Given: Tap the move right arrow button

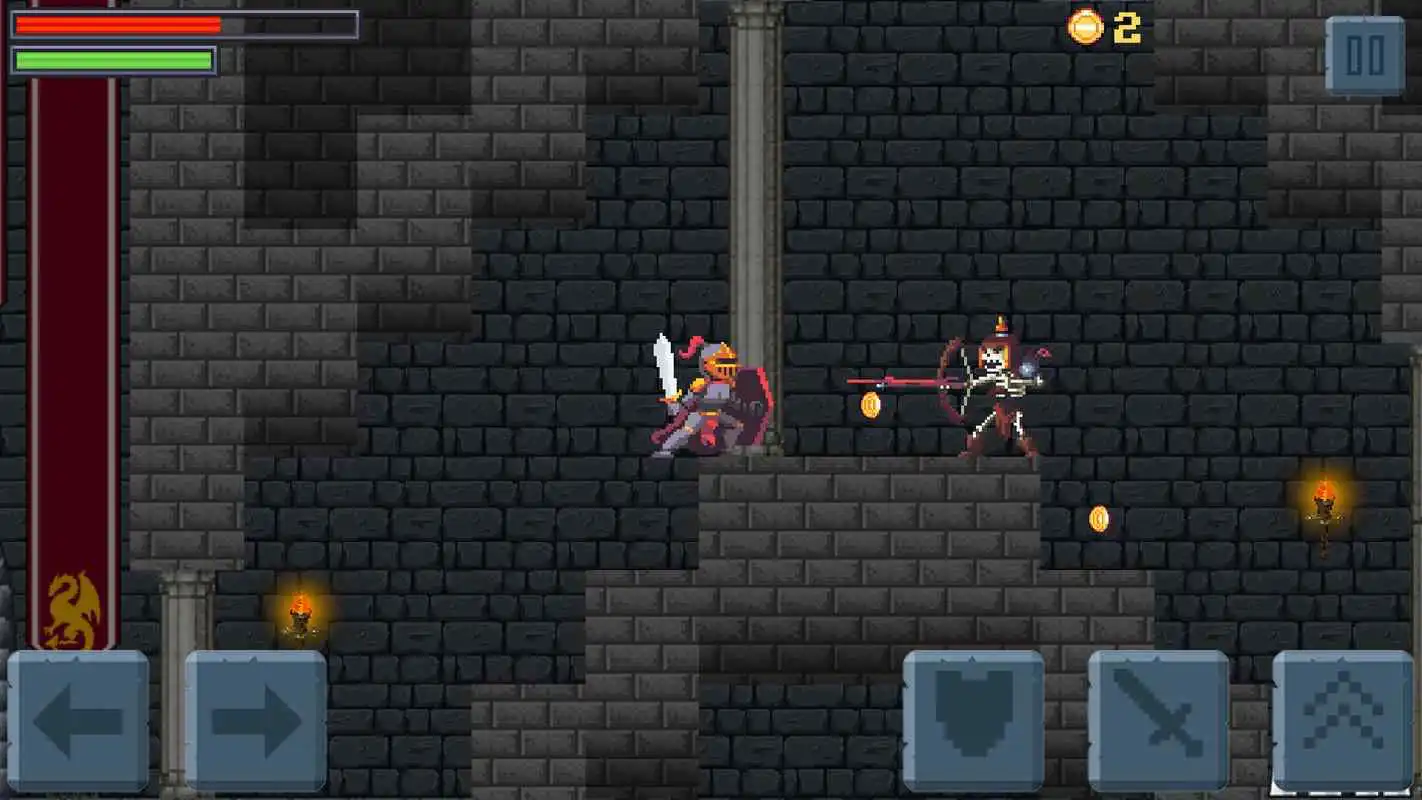Looking at the screenshot, I should 256,720.
